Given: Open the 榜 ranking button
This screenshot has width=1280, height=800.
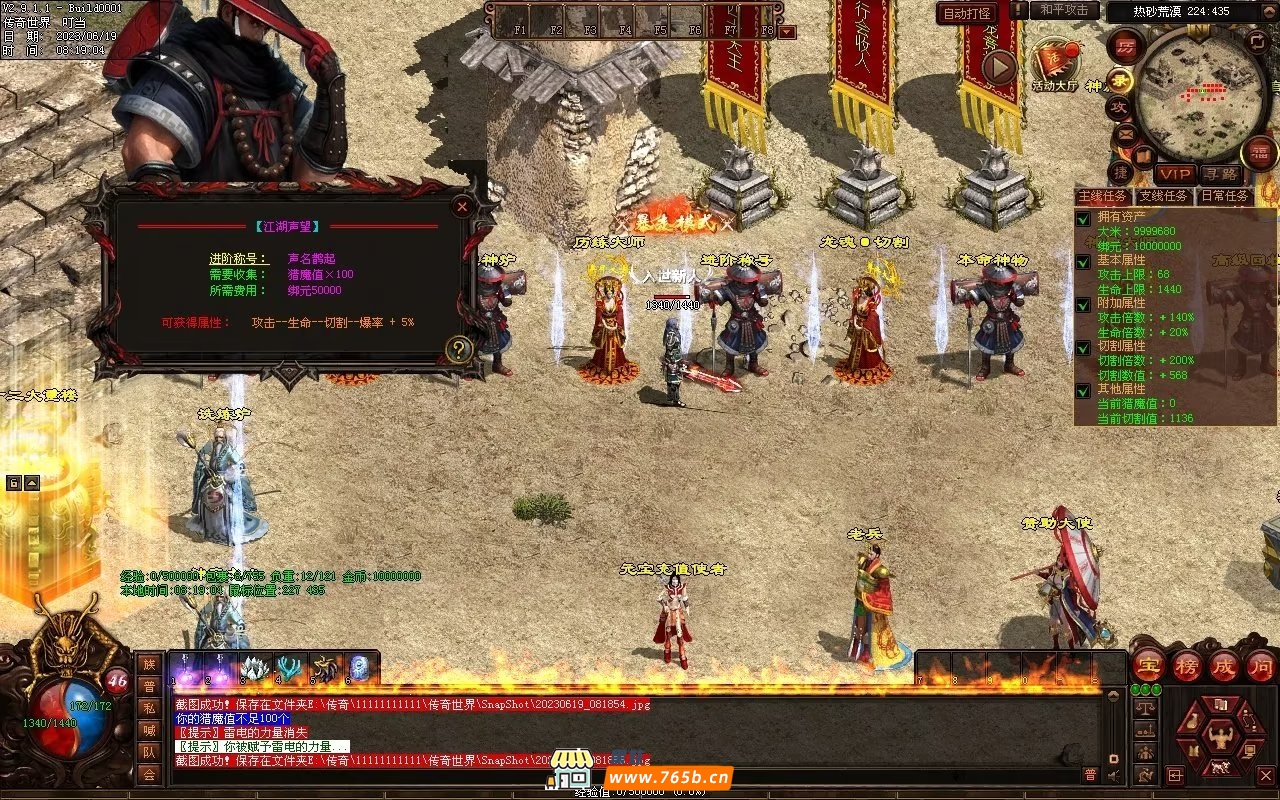Looking at the screenshot, I should [1187, 666].
